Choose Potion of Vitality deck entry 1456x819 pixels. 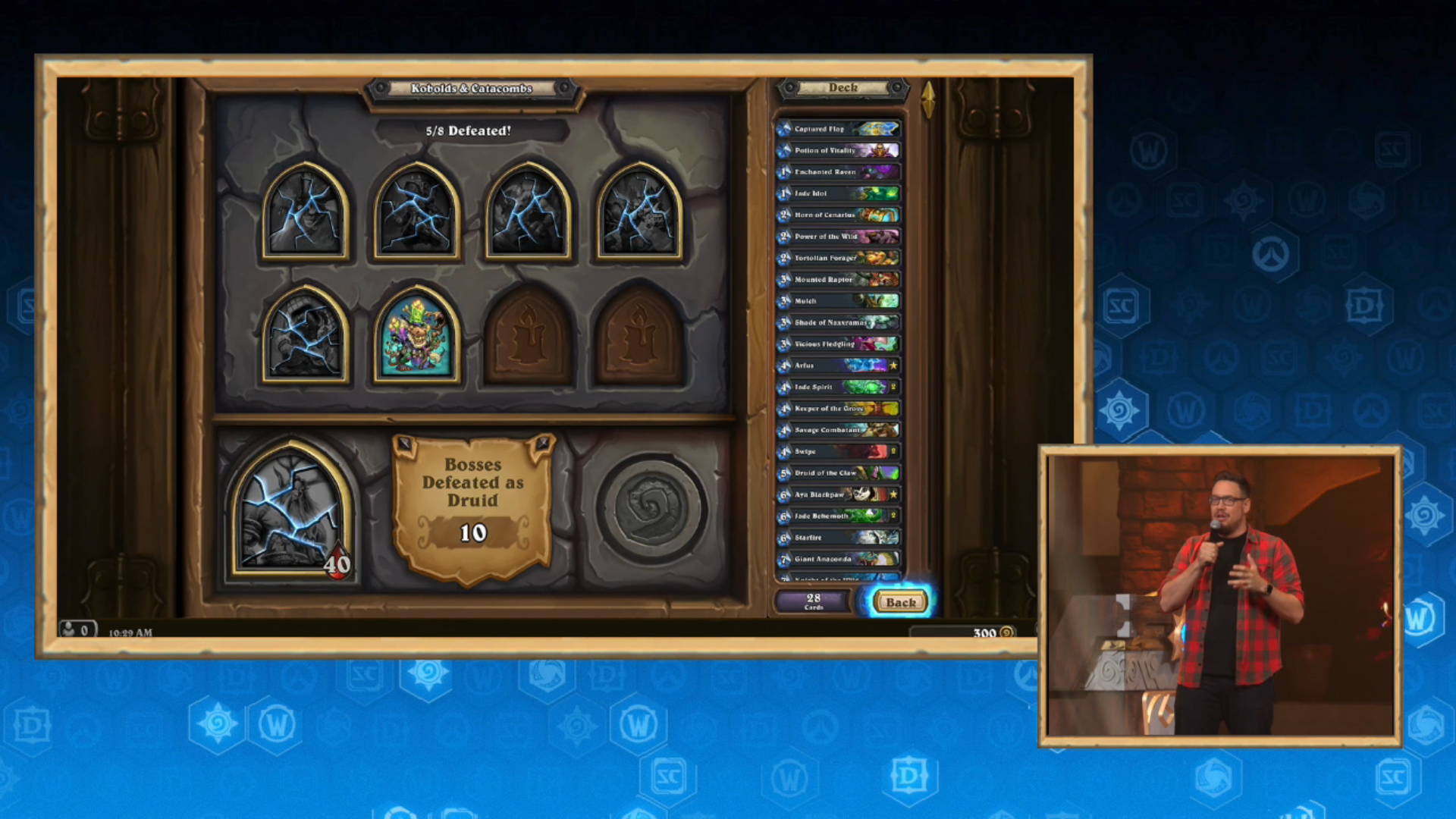point(838,150)
